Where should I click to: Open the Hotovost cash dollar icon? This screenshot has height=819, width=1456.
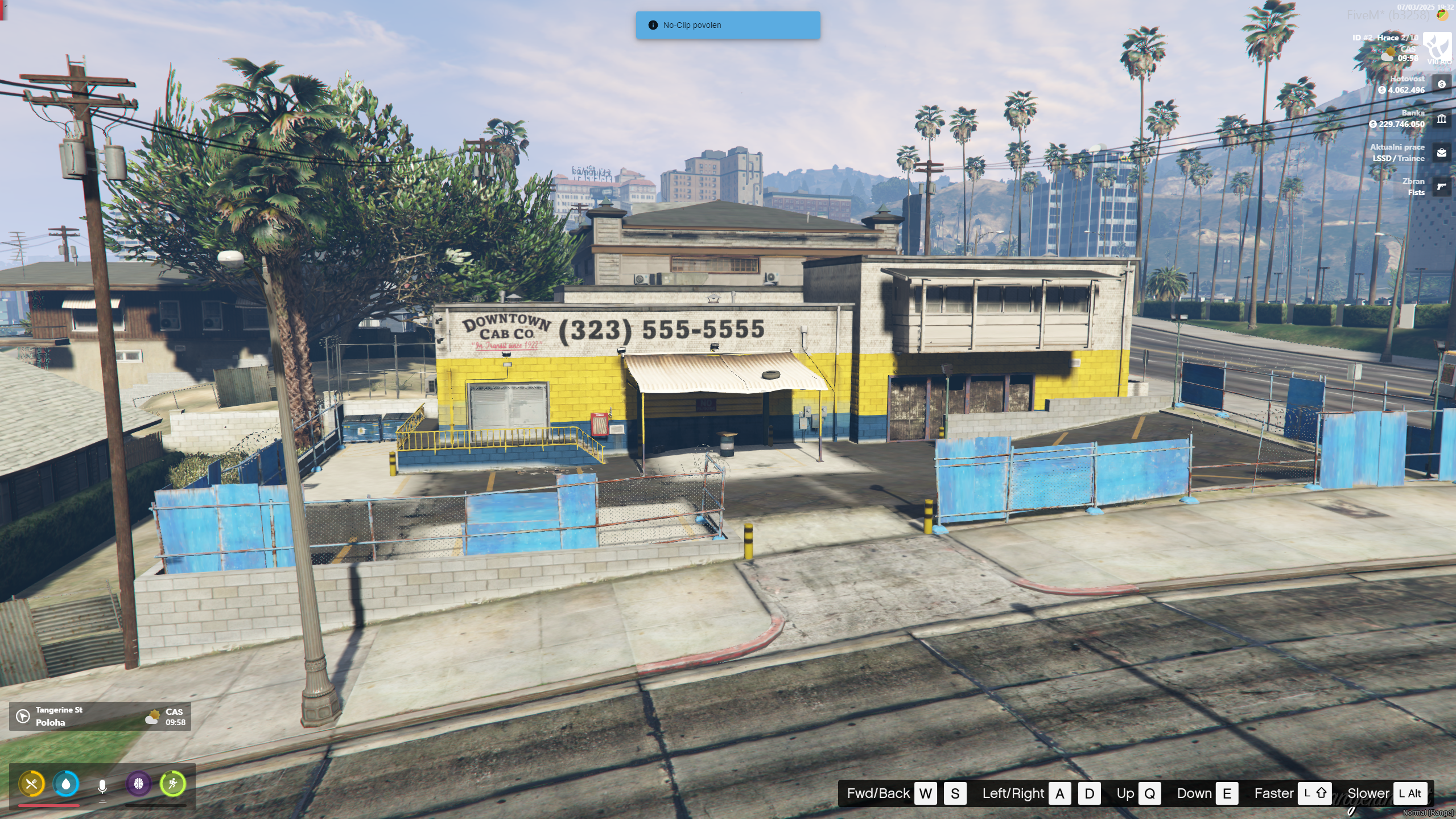pyautogui.click(x=1441, y=84)
